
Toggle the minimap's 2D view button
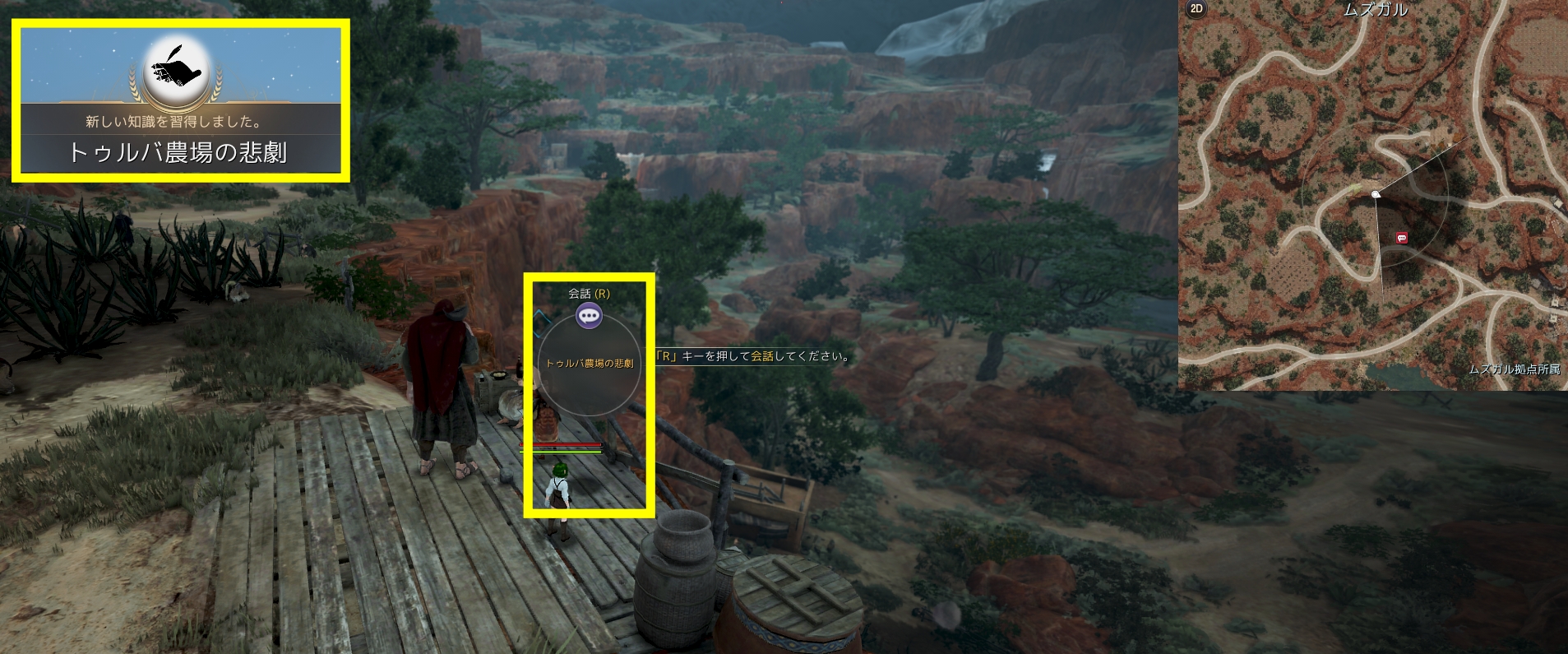[x=1196, y=9]
